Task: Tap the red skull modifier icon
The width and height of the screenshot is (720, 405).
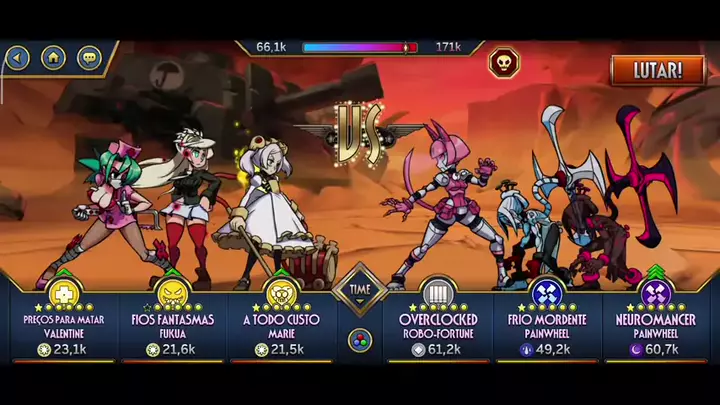Action: click(x=503, y=63)
